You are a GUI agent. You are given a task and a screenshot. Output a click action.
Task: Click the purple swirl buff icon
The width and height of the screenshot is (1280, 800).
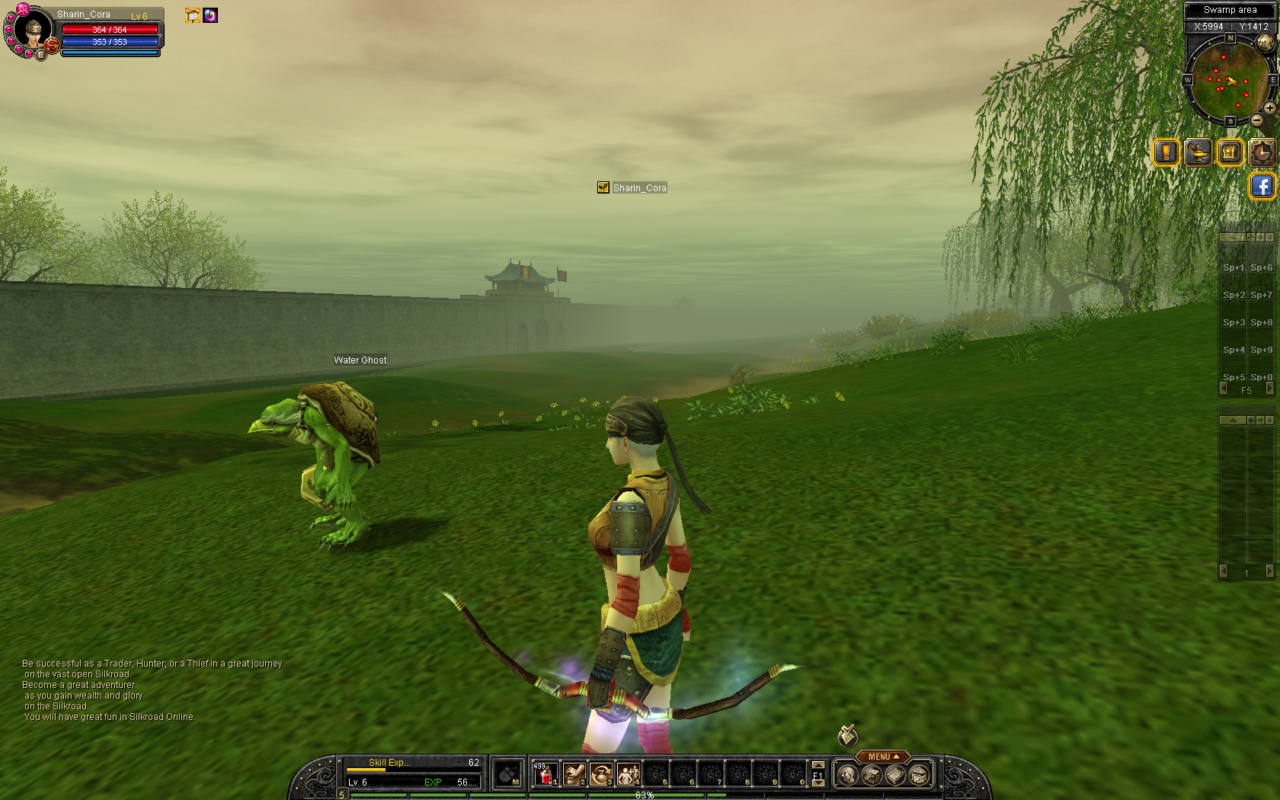point(210,15)
